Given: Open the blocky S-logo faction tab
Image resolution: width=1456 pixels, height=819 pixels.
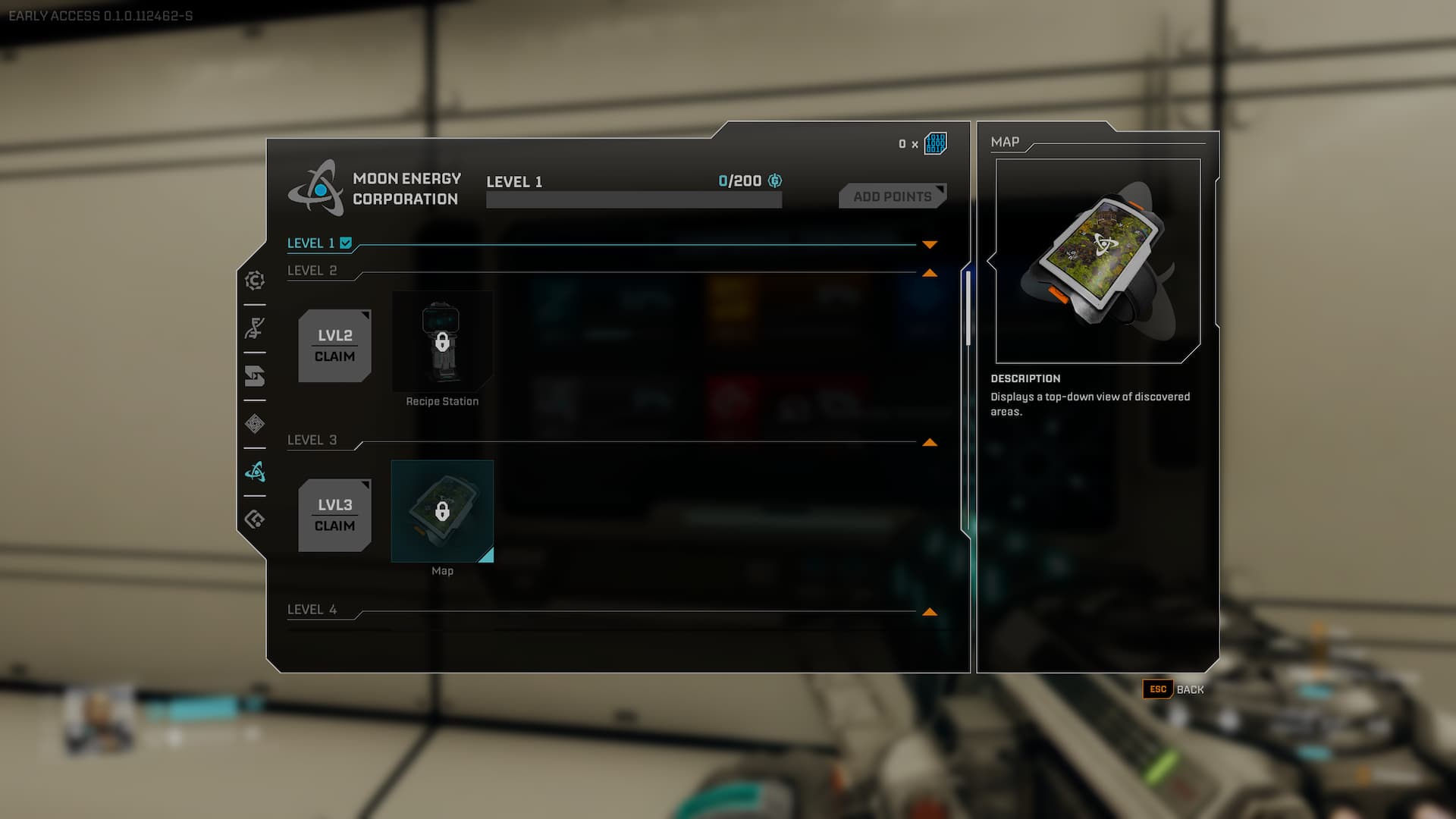Looking at the screenshot, I should (255, 376).
